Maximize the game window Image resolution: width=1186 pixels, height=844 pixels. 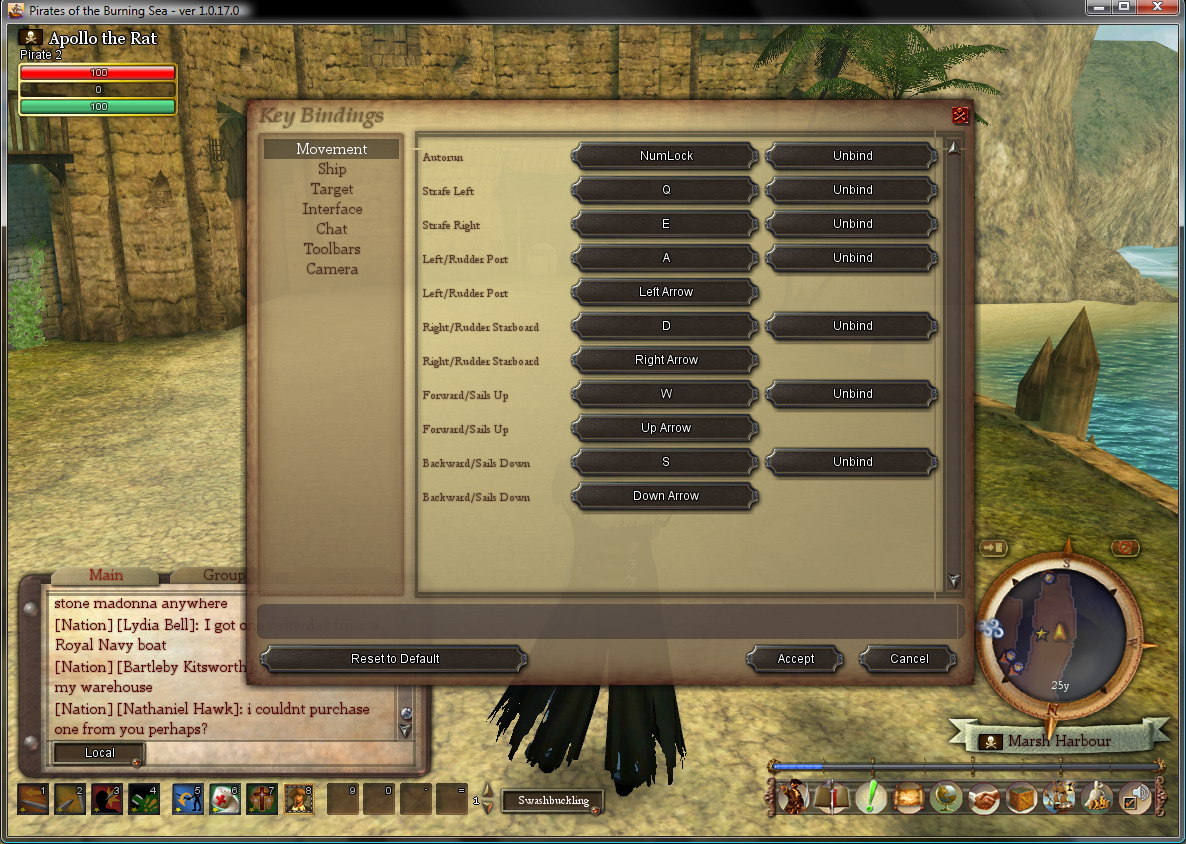point(1124,8)
